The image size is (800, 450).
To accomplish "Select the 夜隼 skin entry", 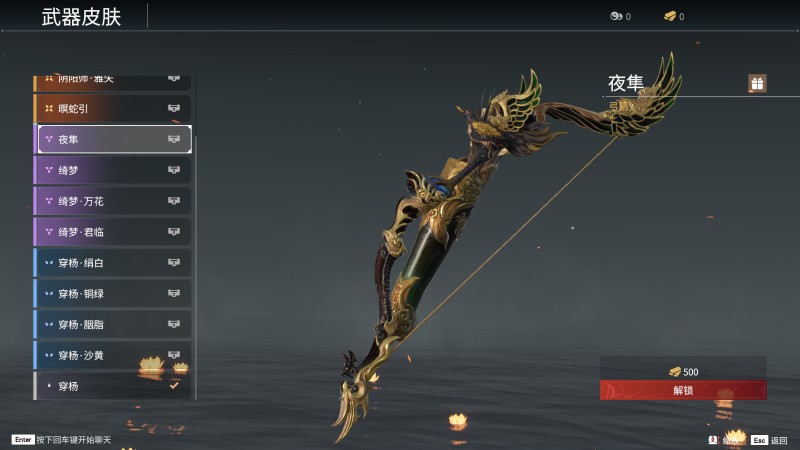I will click(x=113, y=139).
